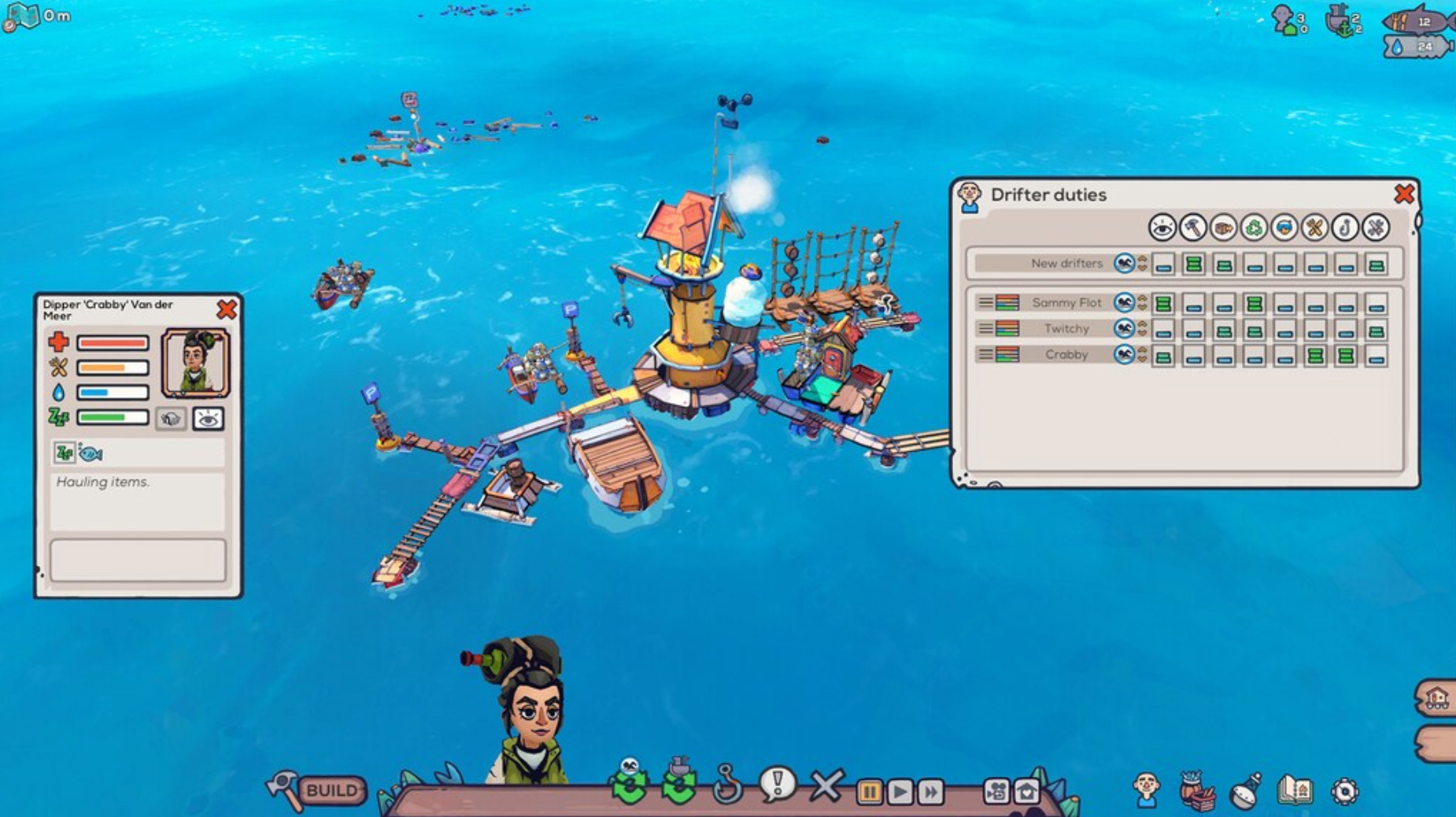This screenshot has height=817, width=1456.
Task: Click Twitchy's upward priority chevron
Action: [x=1143, y=324]
